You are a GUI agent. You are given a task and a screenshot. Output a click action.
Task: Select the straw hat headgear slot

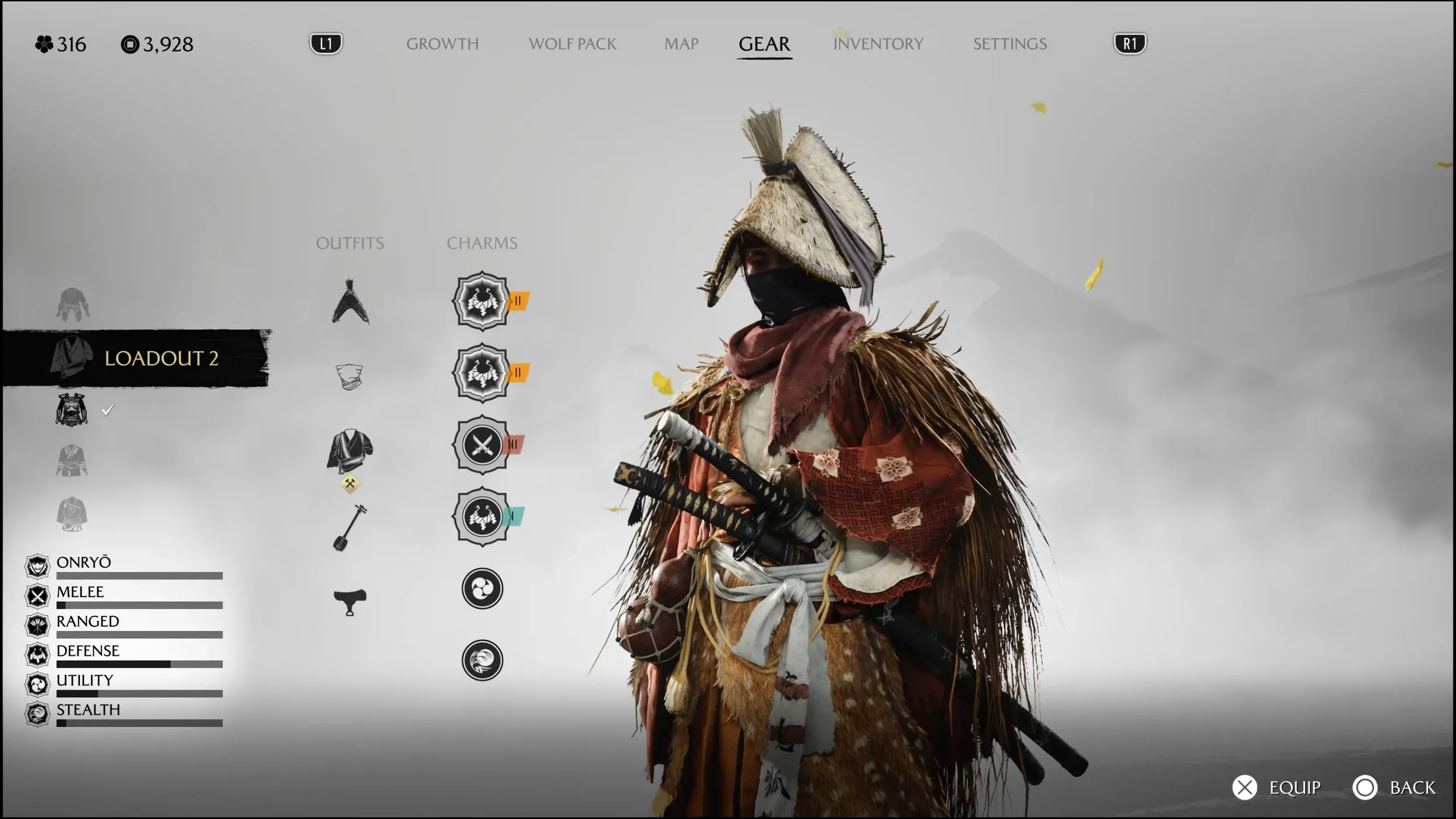[350, 302]
